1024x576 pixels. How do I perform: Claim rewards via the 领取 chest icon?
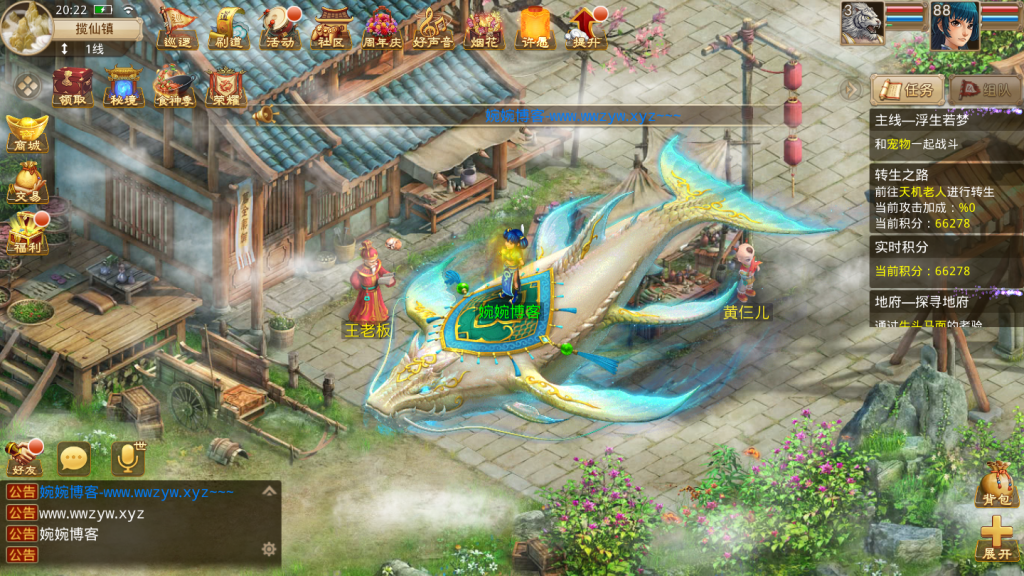pyautogui.click(x=71, y=86)
